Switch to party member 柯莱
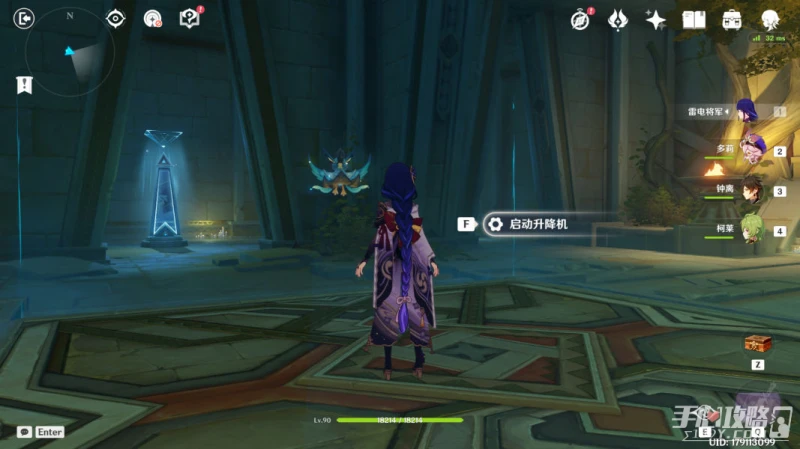The height and width of the screenshot is (449, 800). 750,229
